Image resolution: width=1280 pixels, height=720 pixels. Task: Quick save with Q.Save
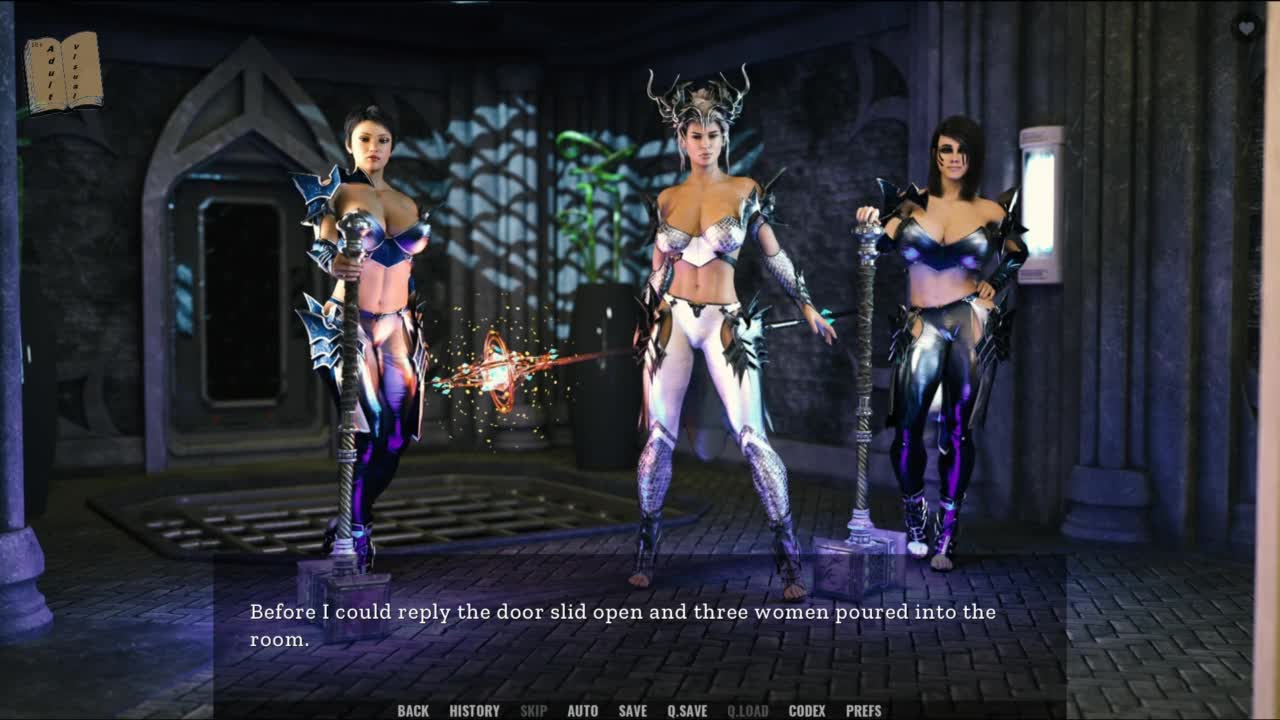click(687, 711)
